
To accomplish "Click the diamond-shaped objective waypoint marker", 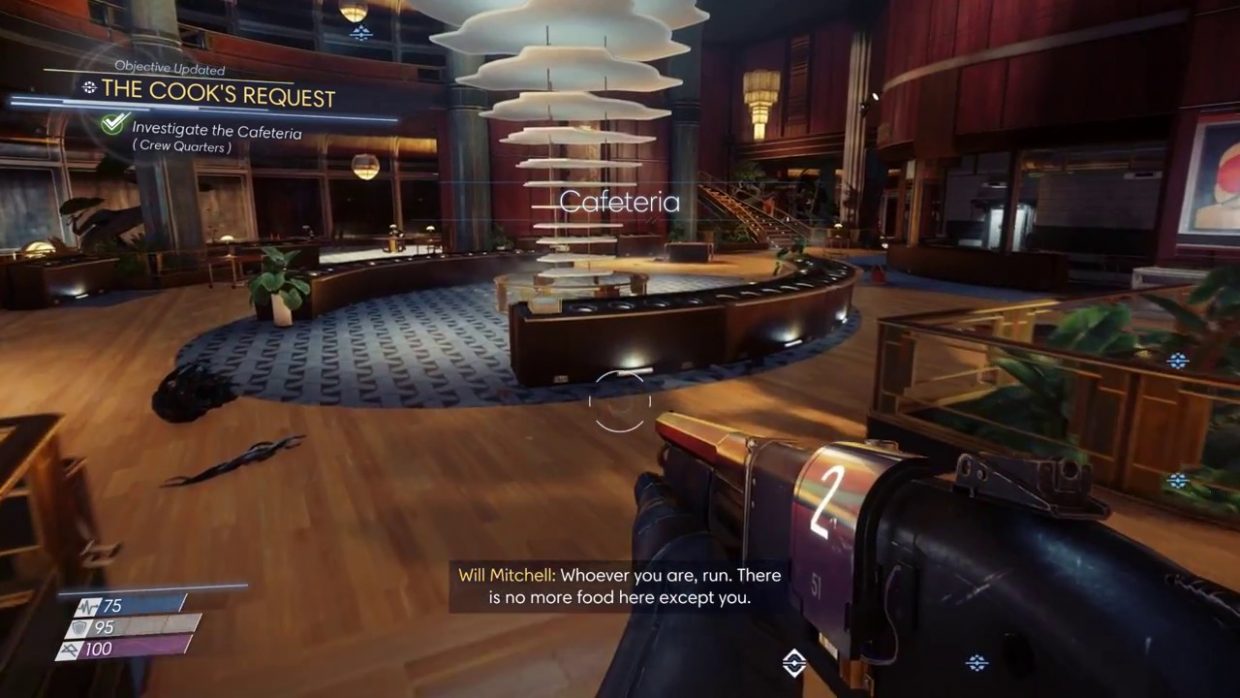I will (x=794, y=662).
